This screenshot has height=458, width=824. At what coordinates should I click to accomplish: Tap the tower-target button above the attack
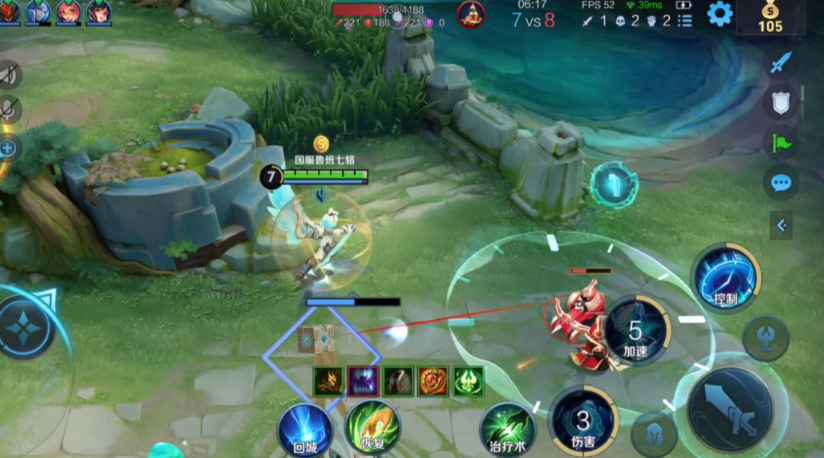point(766,337)
